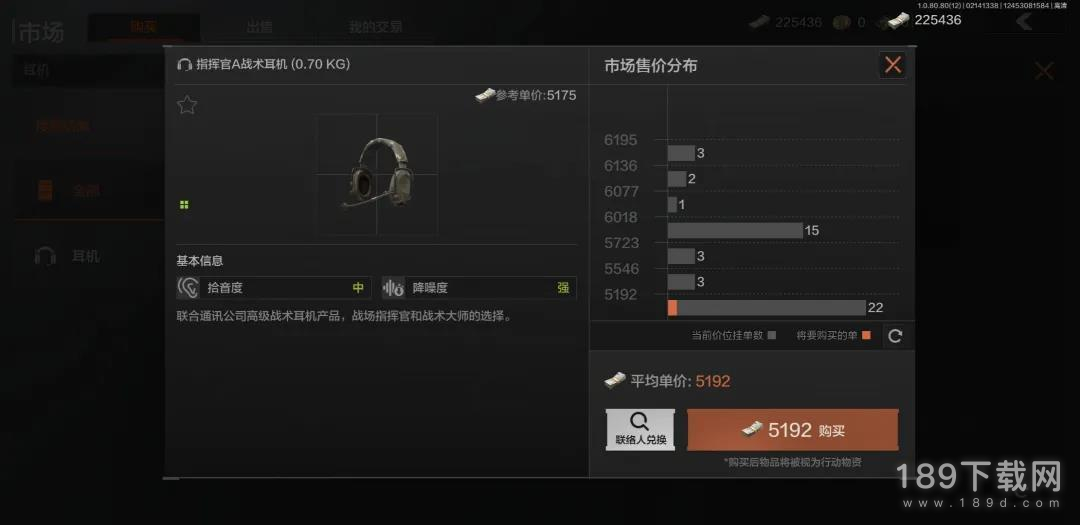Go back using the top-right arrow
This screenshot has width=1080, height=525.
tap(1024, 21)
